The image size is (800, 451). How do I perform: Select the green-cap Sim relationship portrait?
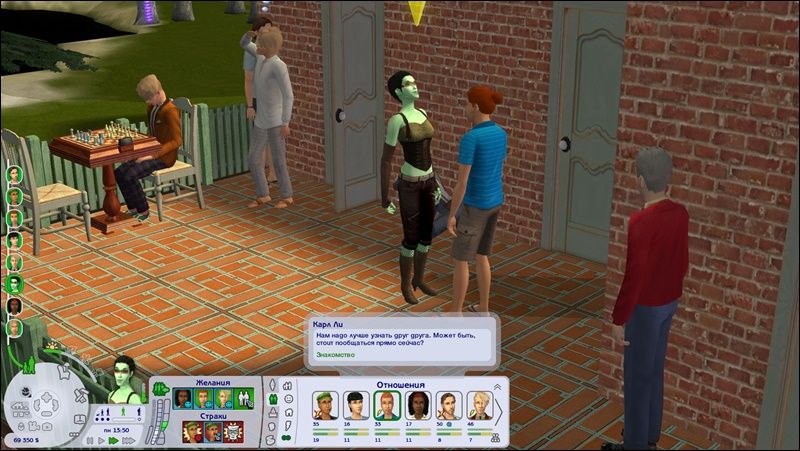(325, 404)
